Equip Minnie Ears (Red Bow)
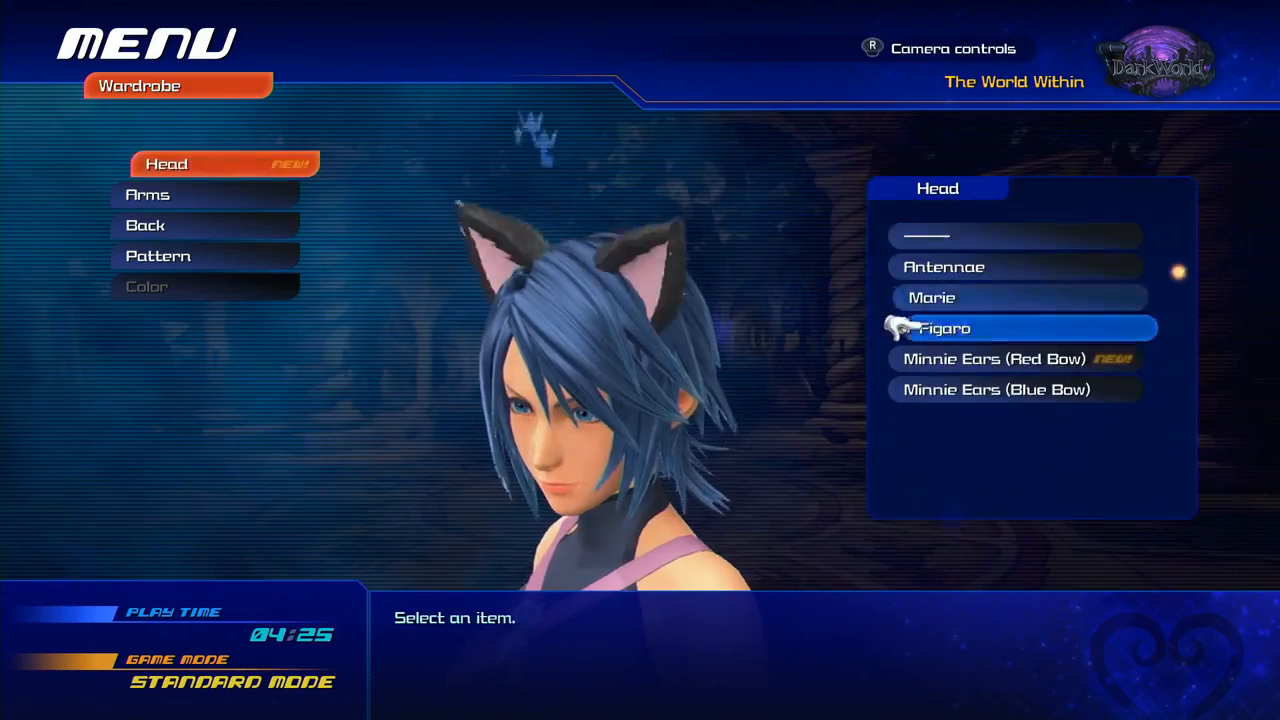Screen dimensions: 1280x720 pos(1015,359)
